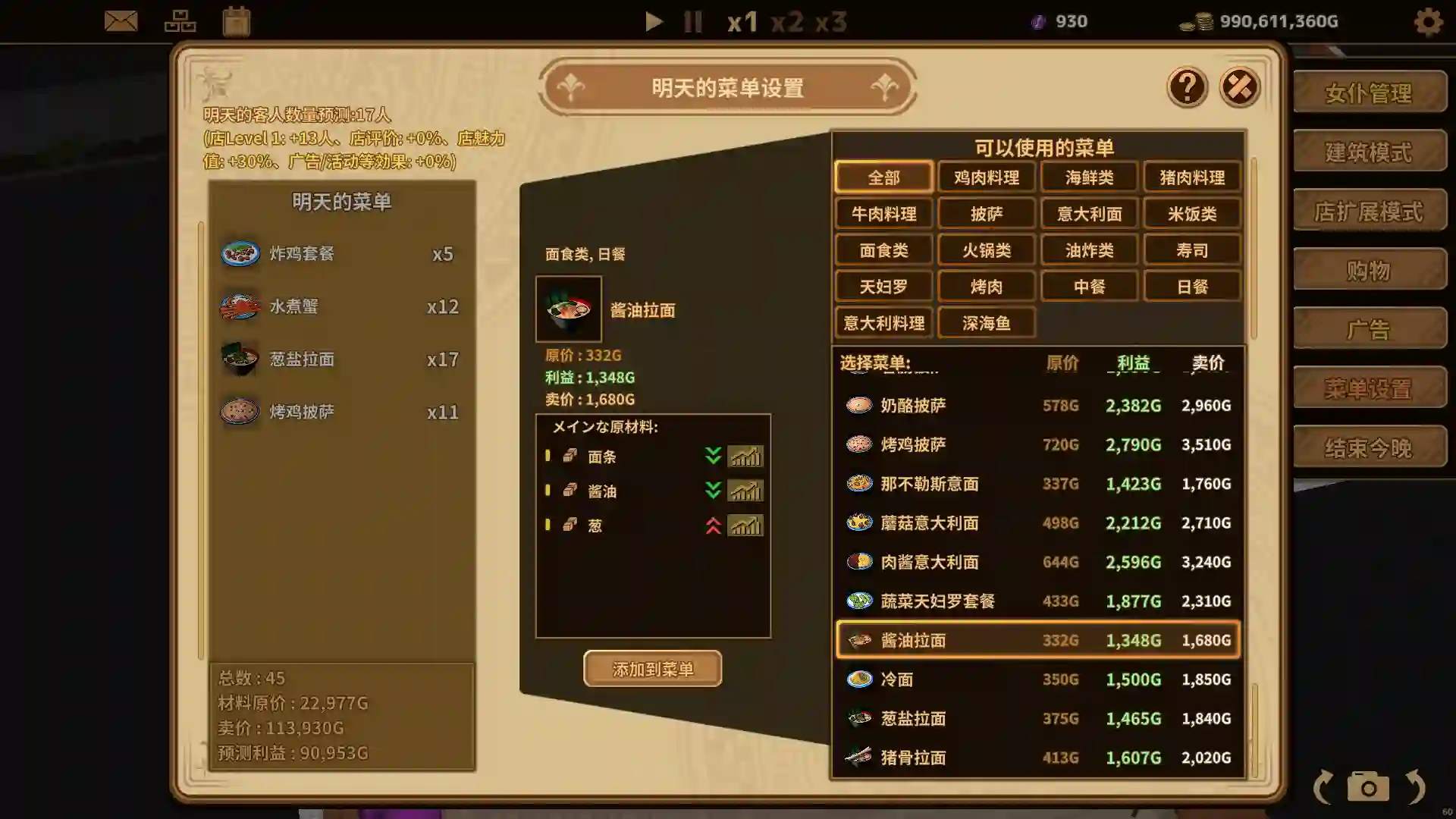
Task: Switch to the 日餐 category tab
Action: pos(1191,286)
